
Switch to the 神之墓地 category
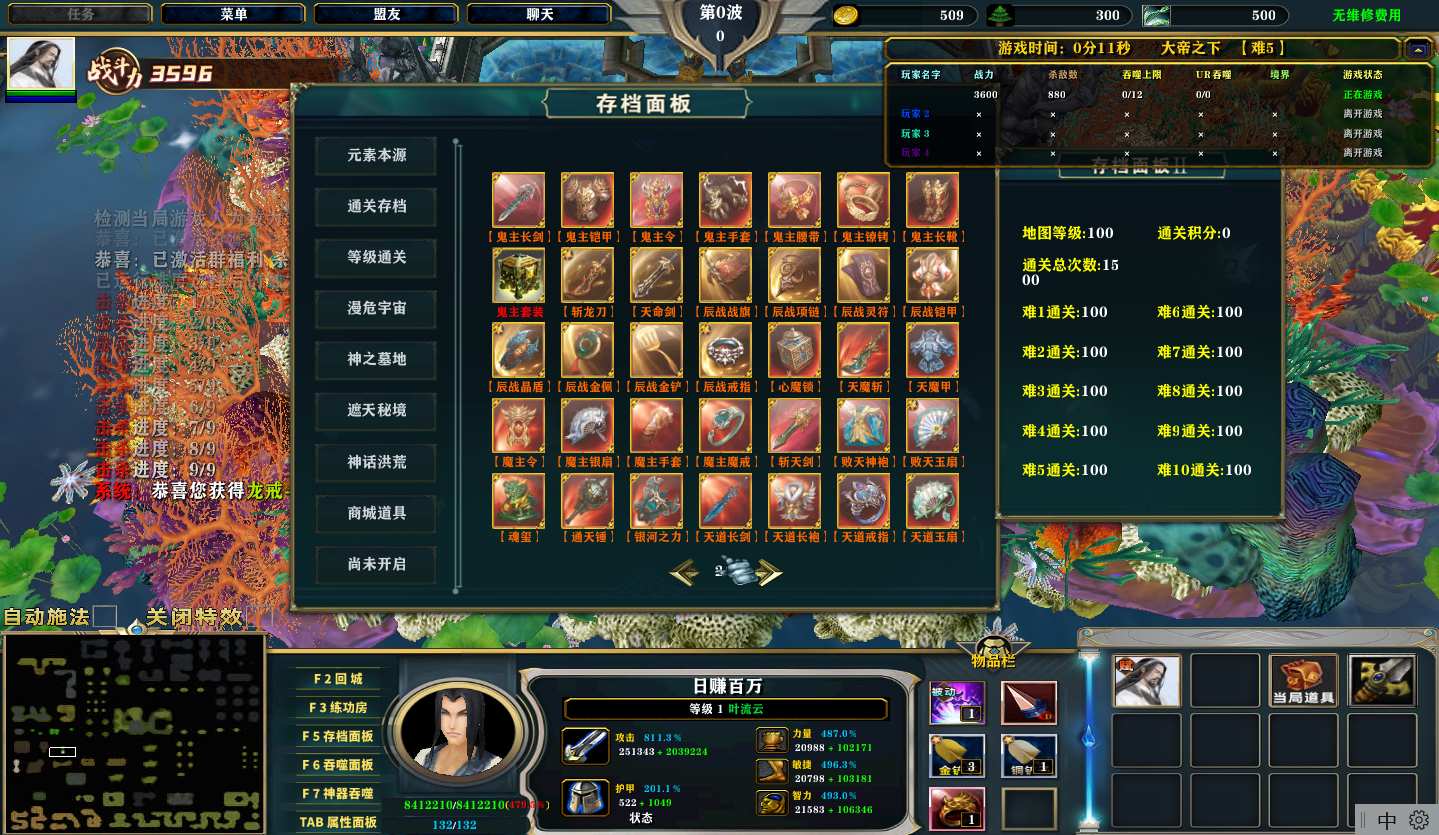(x=376, y=360)
